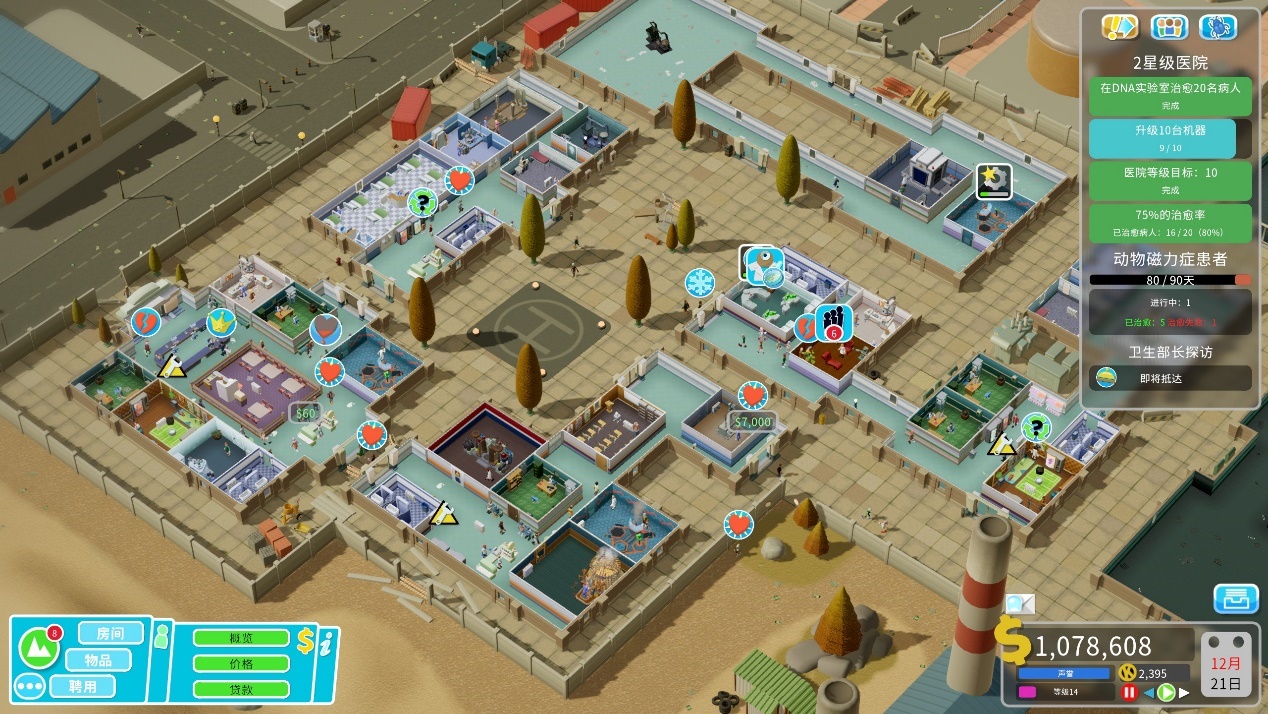Switch to the green staff person tab
Viewport: 1268px width, 714px height.
162,634
